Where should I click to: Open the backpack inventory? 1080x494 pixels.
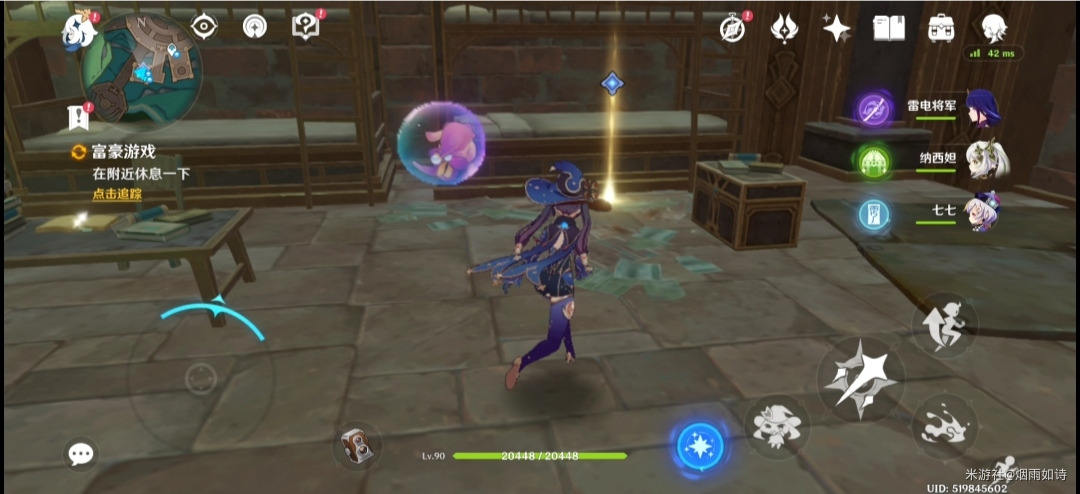940,28
